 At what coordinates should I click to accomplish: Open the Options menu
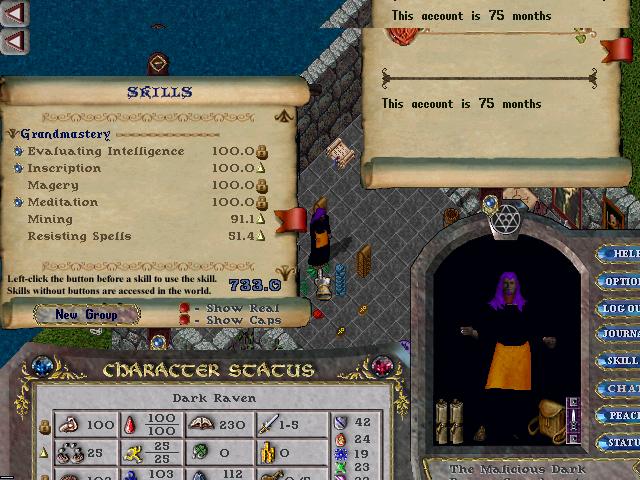(622, 281)
